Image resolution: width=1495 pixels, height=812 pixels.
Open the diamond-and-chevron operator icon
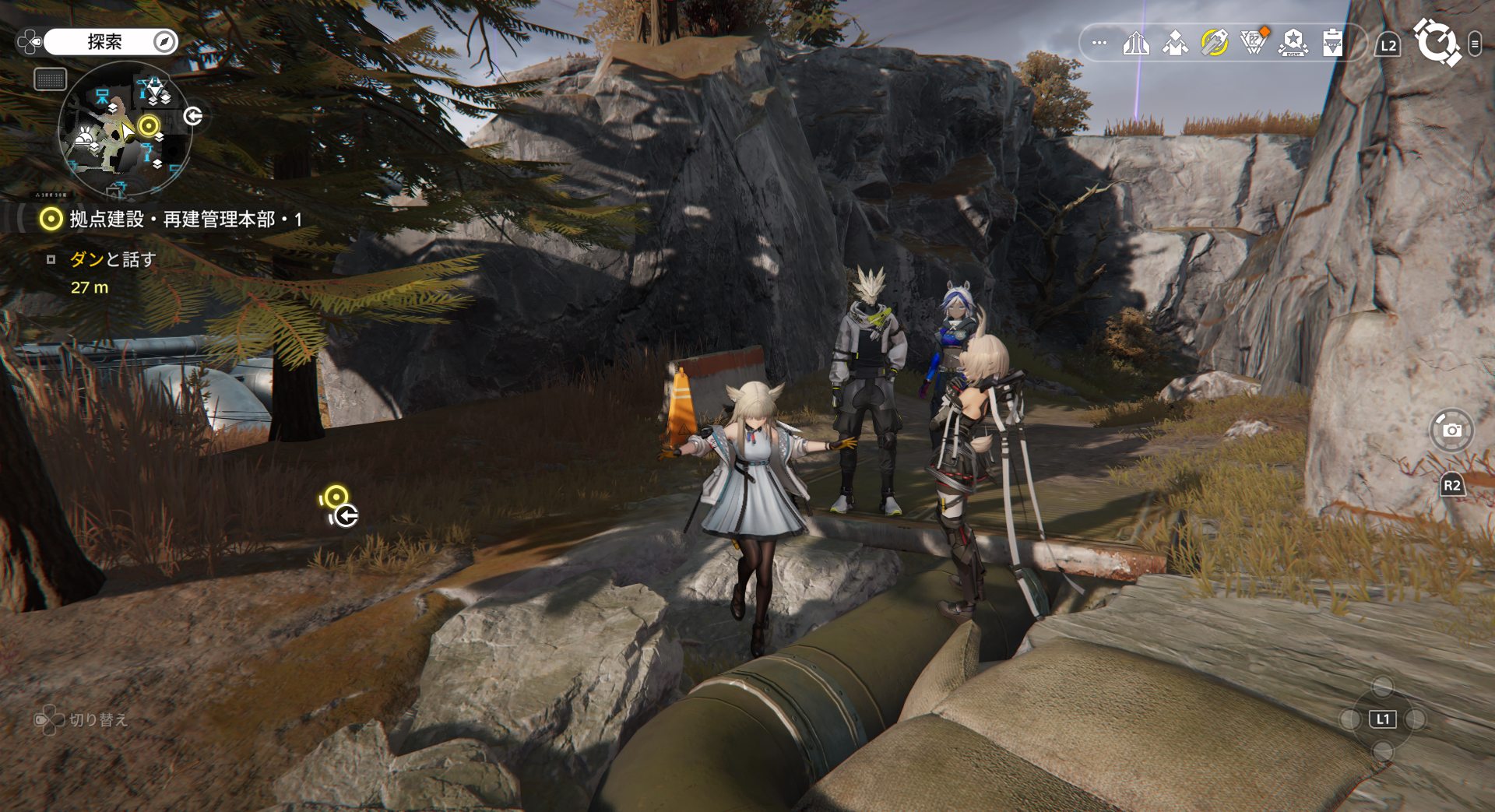[x=1175, y=43]
